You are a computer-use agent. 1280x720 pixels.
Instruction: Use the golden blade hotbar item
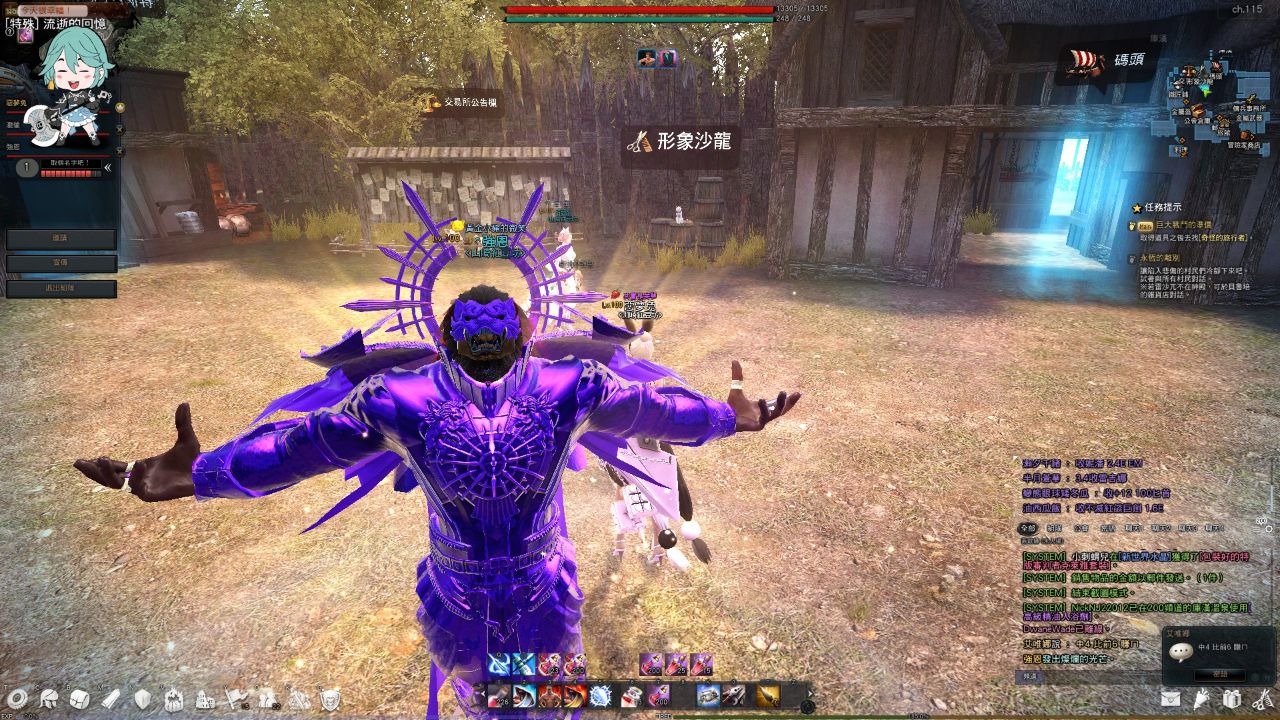(767, 695)
